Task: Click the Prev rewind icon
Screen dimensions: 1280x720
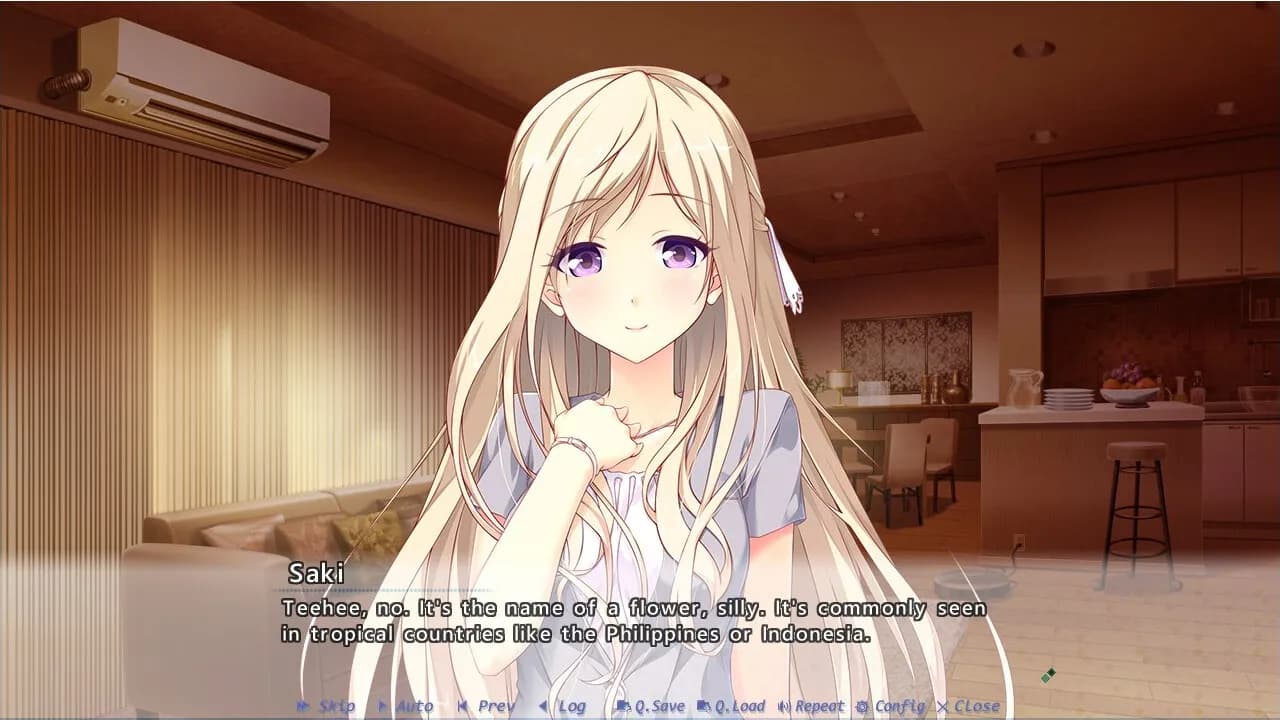Action: pos(462,705)
